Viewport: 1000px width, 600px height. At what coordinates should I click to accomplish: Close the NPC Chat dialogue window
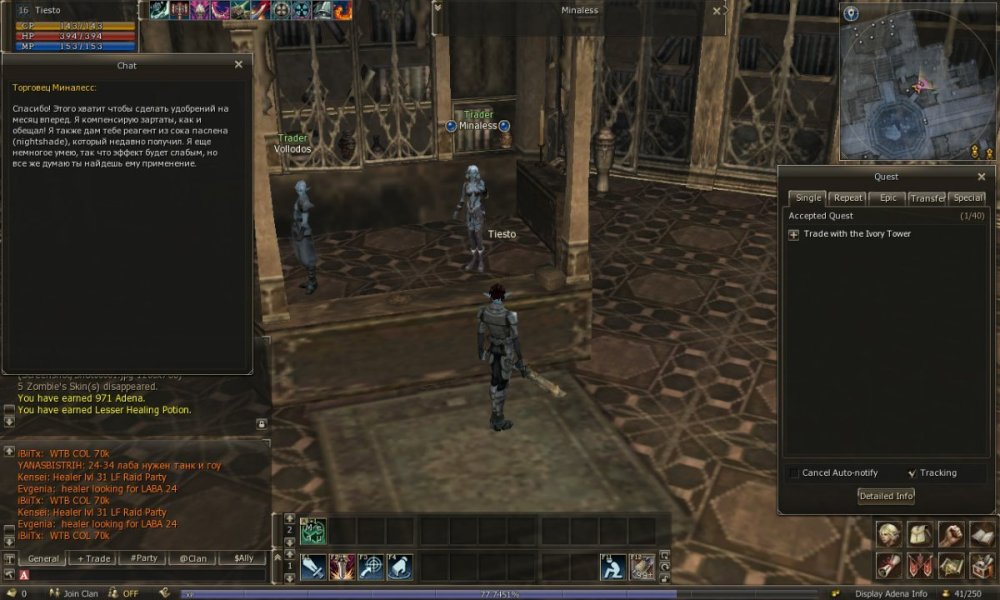click(x=238, y=65)
